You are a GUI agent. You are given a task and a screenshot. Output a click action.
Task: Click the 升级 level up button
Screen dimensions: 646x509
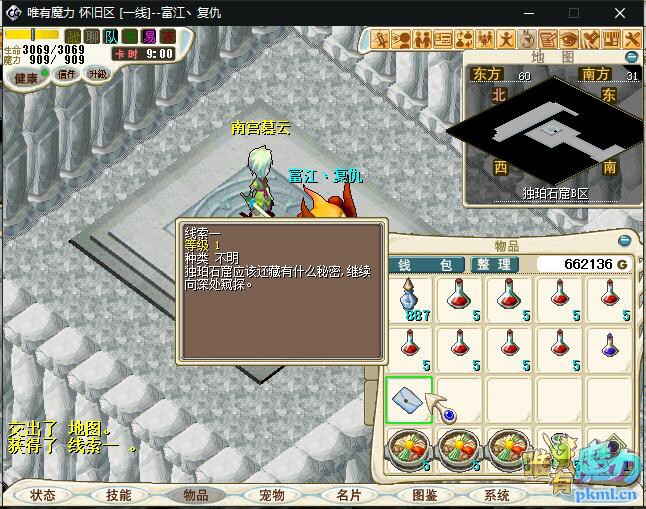click(x=98, y=74)
